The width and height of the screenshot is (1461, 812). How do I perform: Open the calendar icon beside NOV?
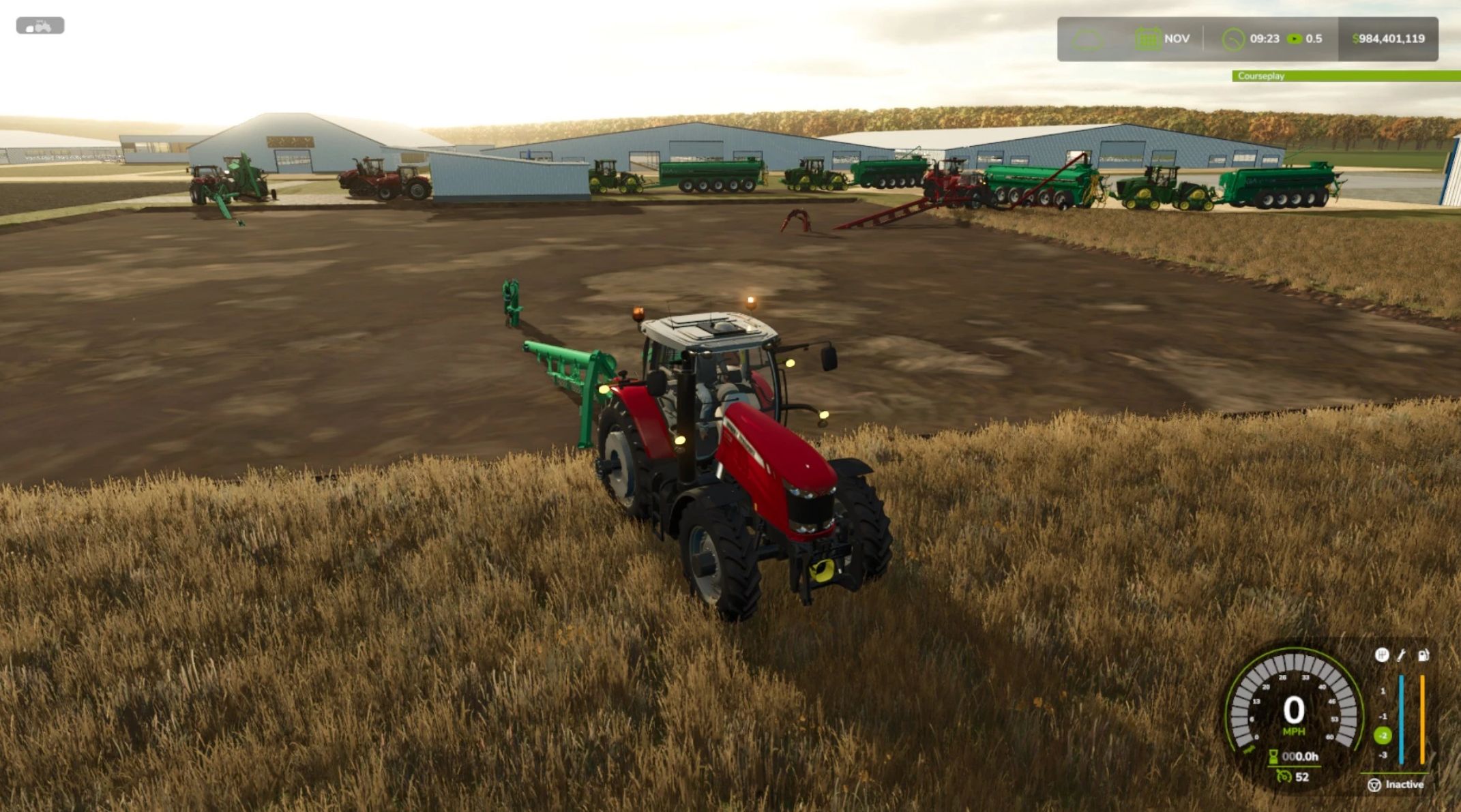(x=1147, y=39)
